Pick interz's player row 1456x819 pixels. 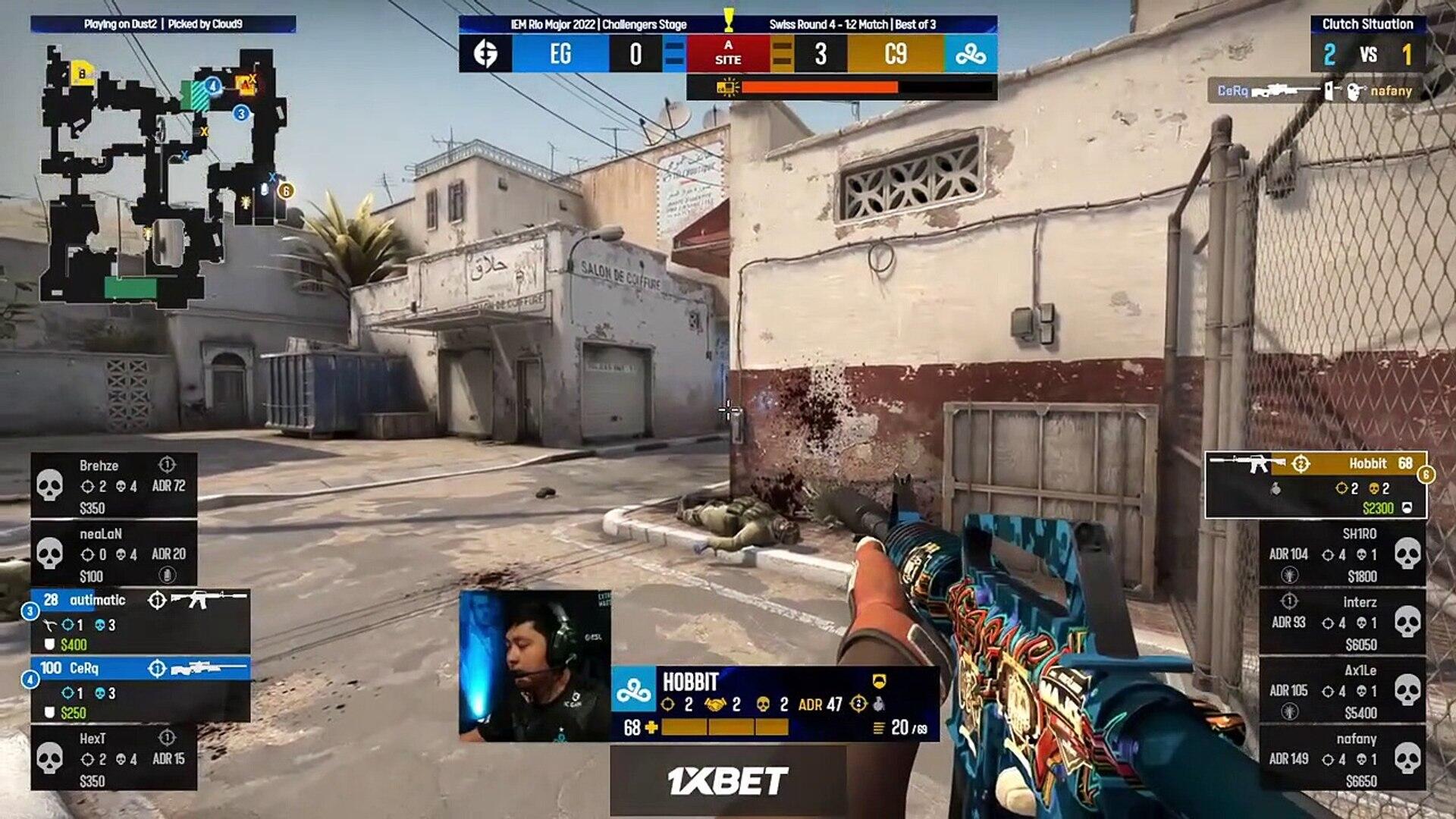(x=1342, y=623)
